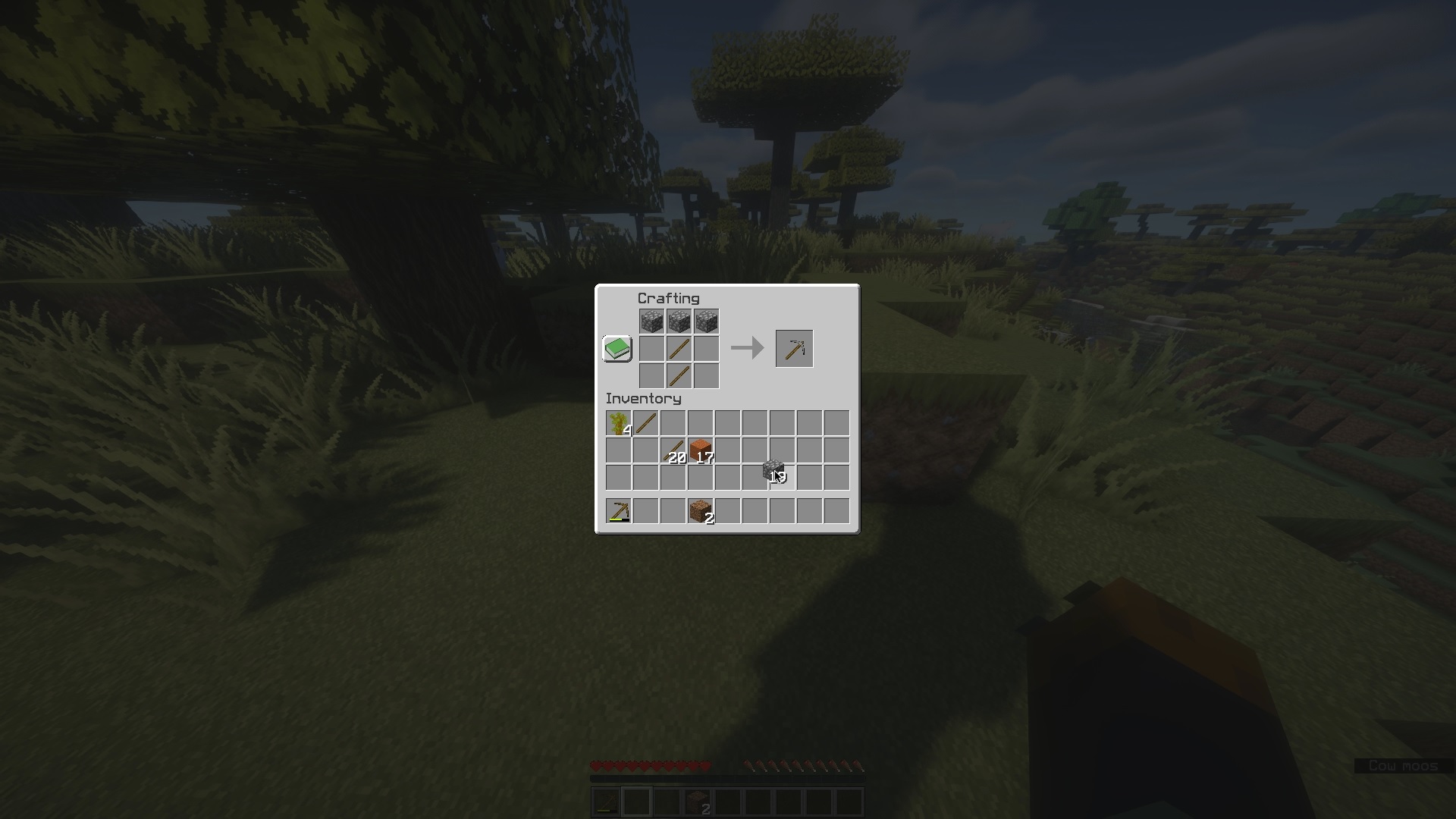Click an empty slot in the crafting grid
This screenshot has width=1456, height=819.
coord(652,348)
